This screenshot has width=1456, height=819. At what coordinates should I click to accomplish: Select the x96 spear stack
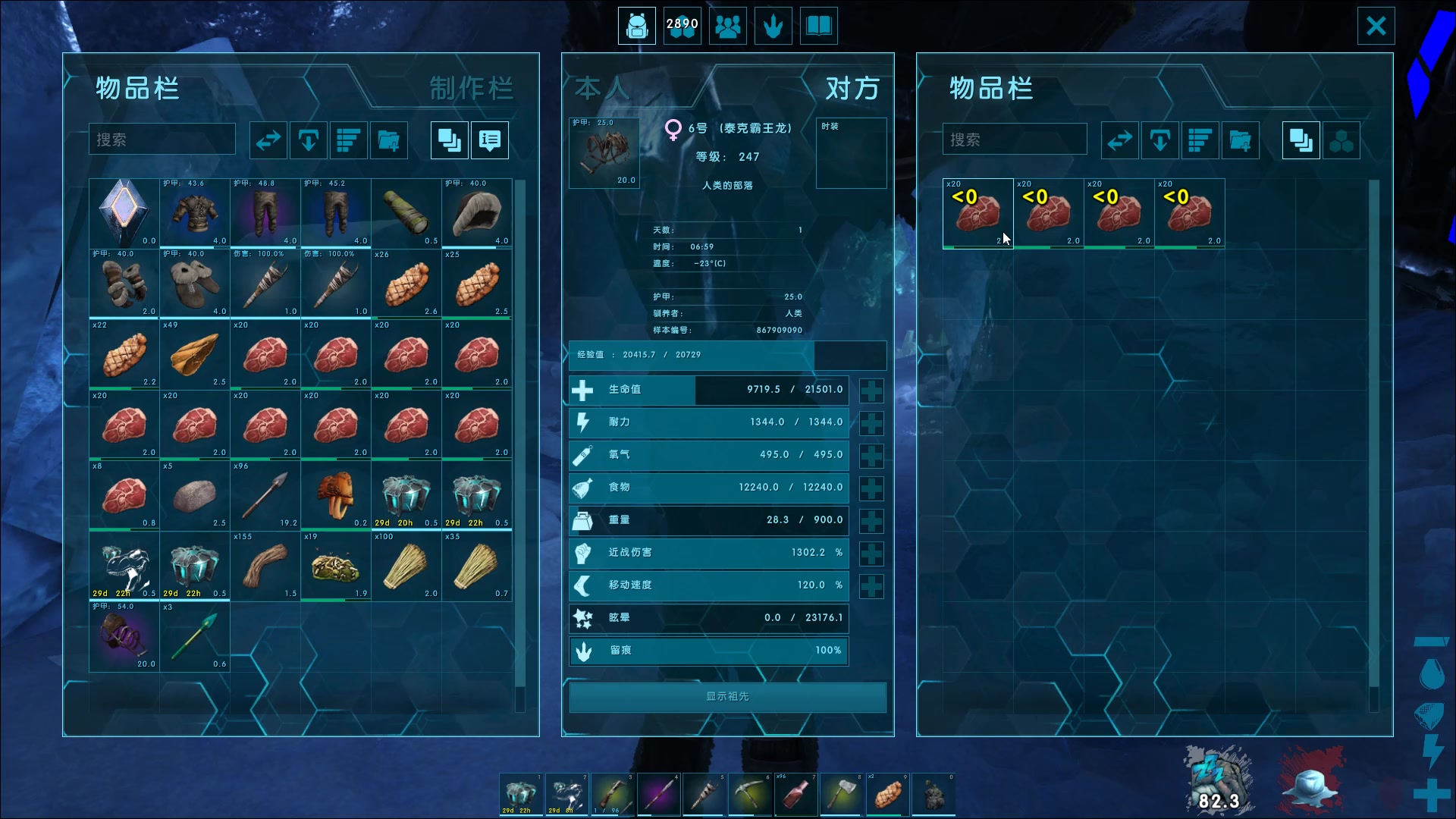tap(265, 496)
